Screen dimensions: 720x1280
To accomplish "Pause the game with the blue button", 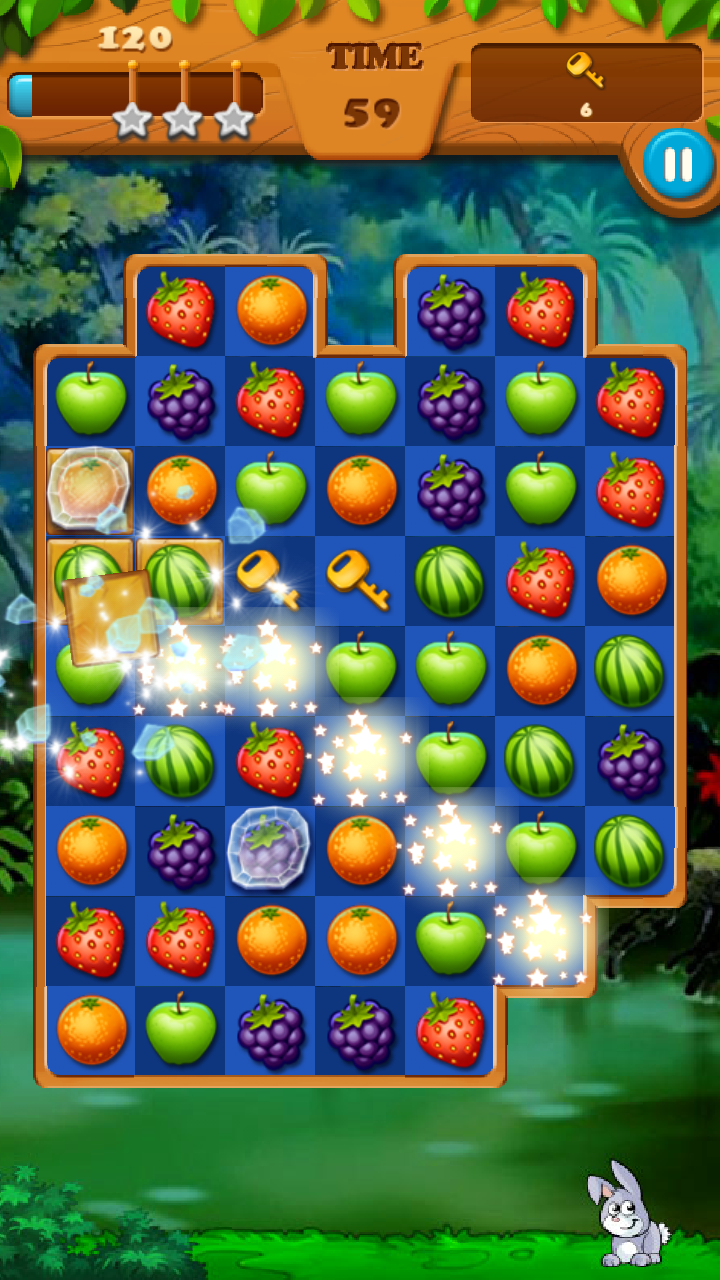I will point(678,164).
